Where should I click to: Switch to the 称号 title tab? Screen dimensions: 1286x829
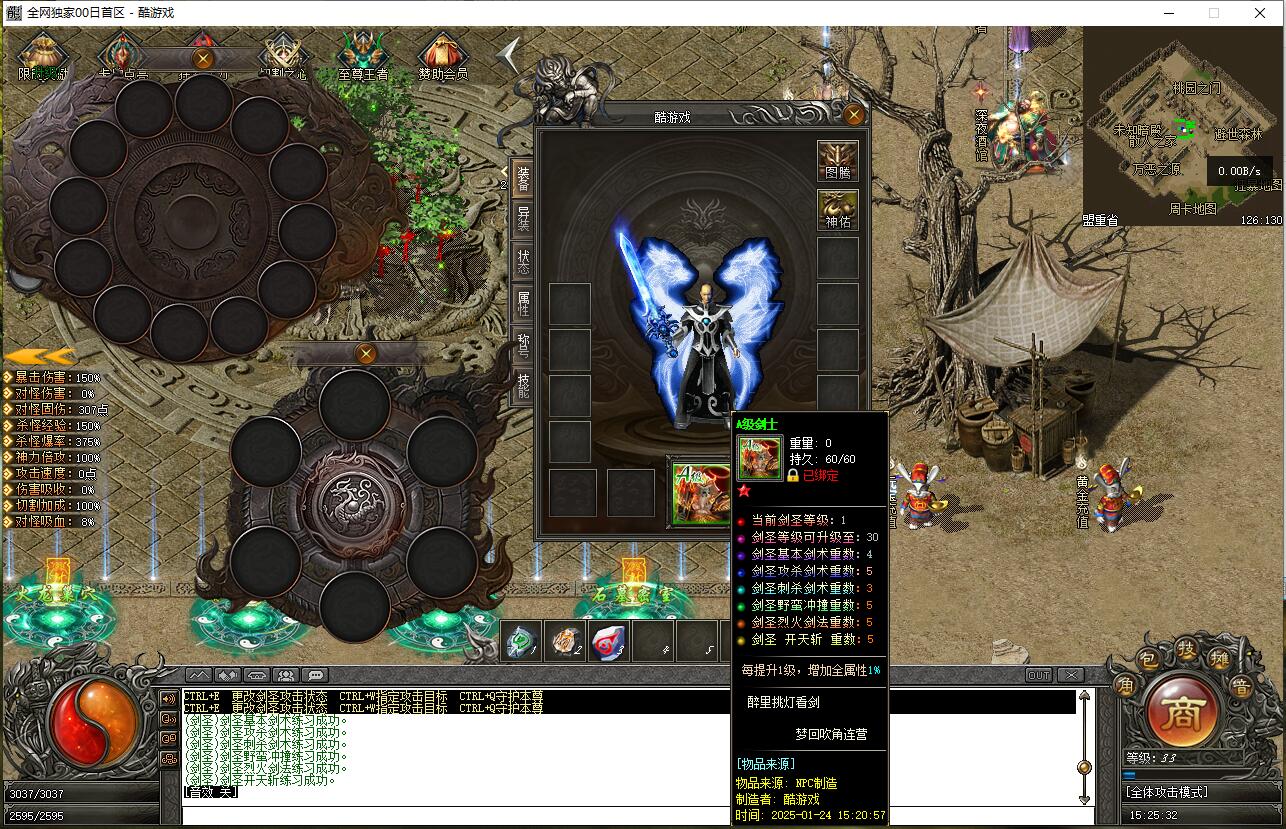click(x=523, y=345)
